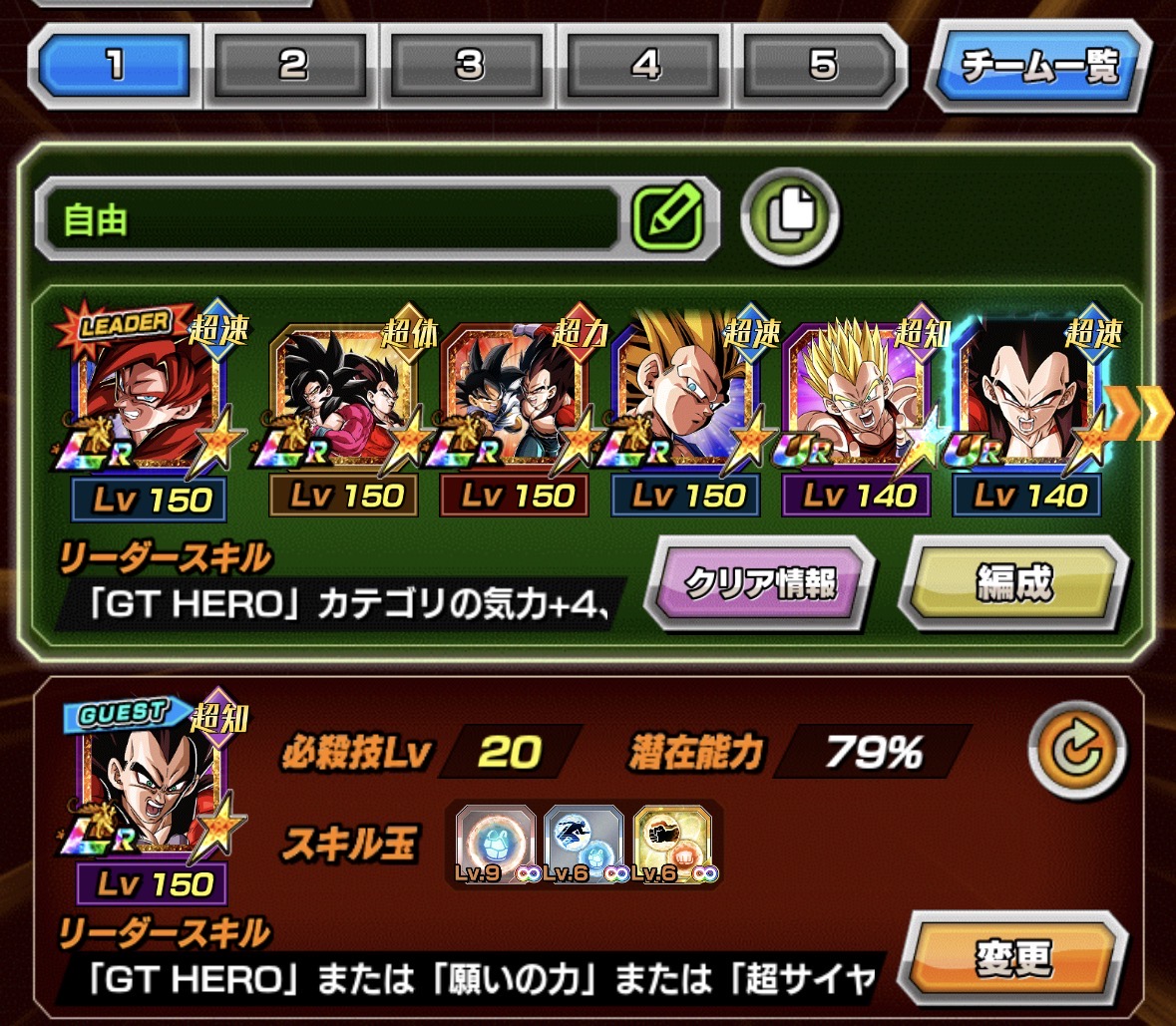Edit the team name with the pencil icon
Viewport: 1176px width, 1026px height.
tap(667, 215)
